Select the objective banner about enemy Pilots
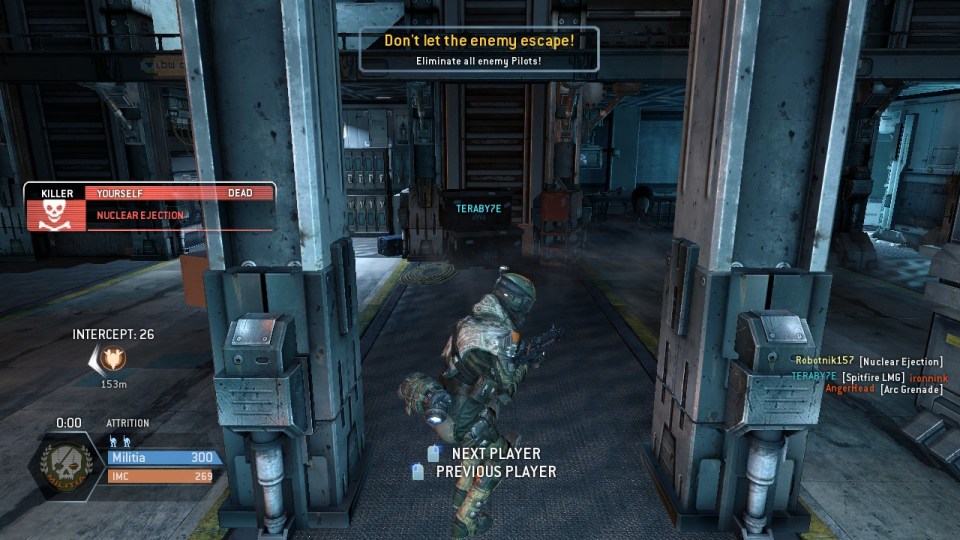 click(480, 50)
